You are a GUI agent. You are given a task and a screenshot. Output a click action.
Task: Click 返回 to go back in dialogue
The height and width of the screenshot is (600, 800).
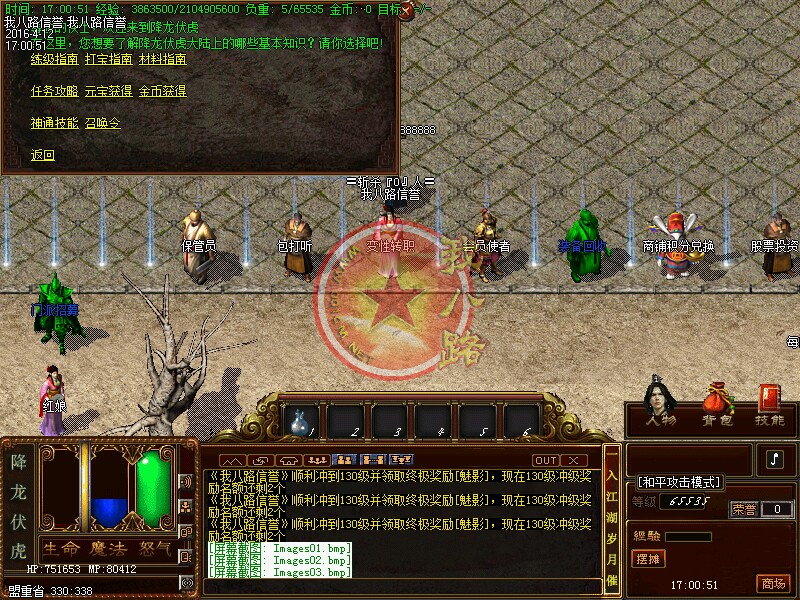pyautogui.click(x=43, y=155)
